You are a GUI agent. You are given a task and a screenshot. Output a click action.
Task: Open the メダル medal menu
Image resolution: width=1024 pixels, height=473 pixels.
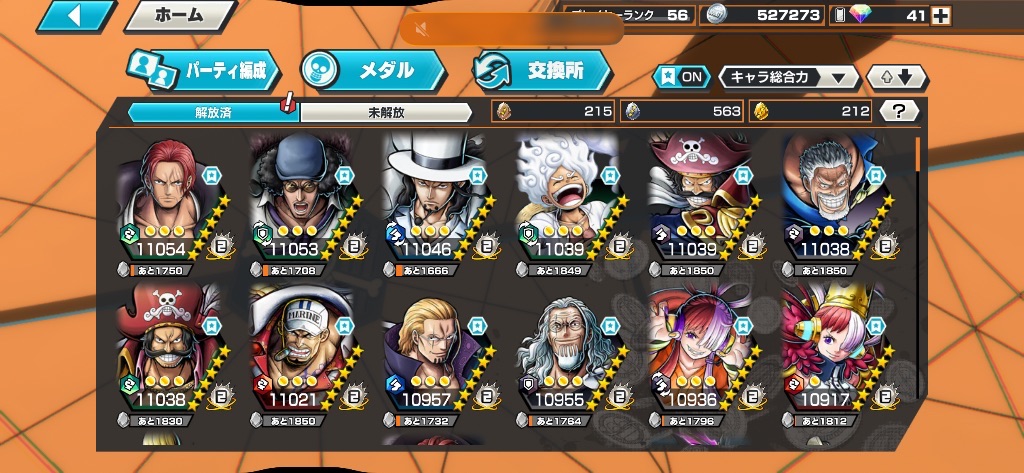[372, 70]
